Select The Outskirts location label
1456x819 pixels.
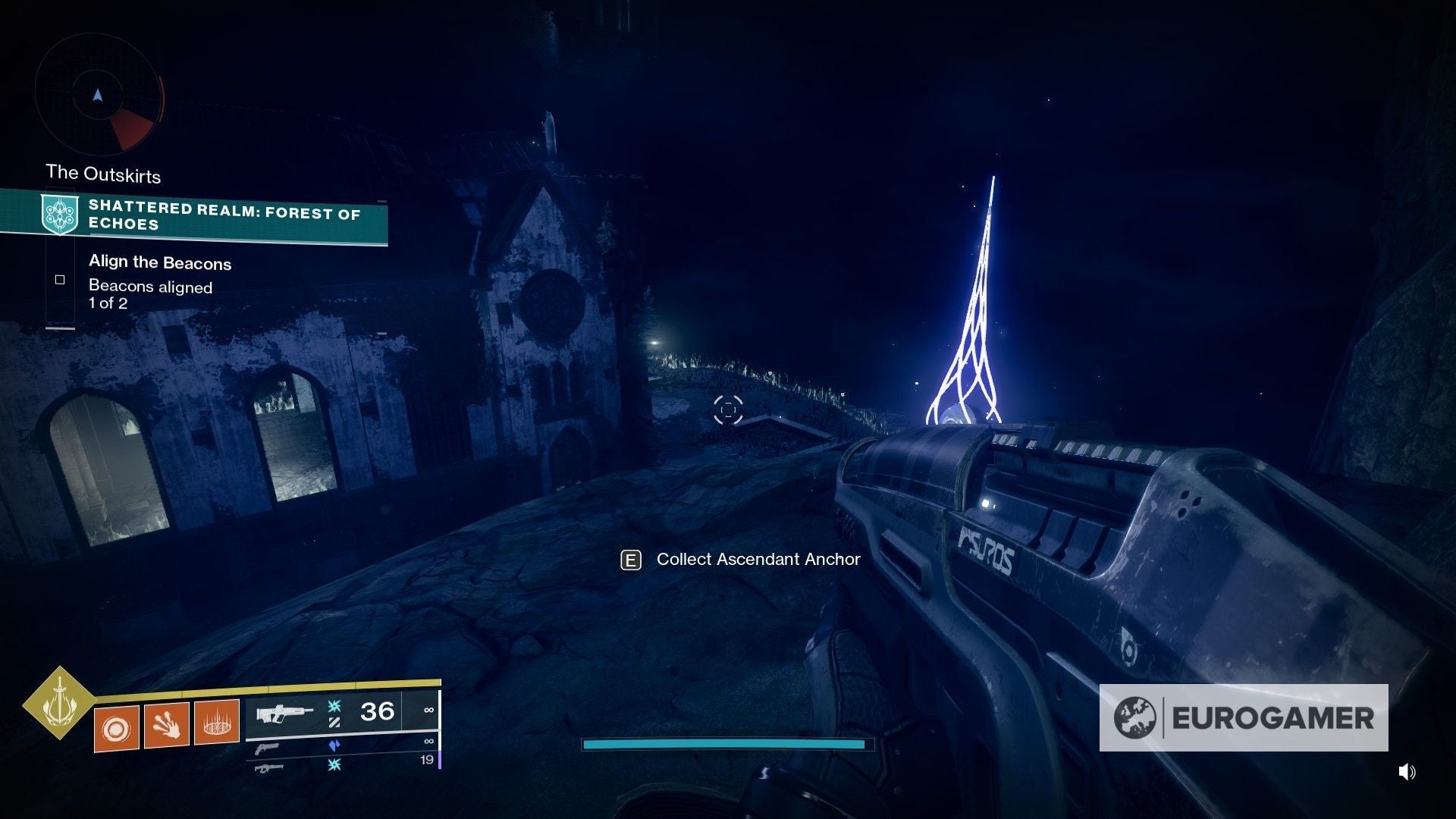[x=102, y=173]
